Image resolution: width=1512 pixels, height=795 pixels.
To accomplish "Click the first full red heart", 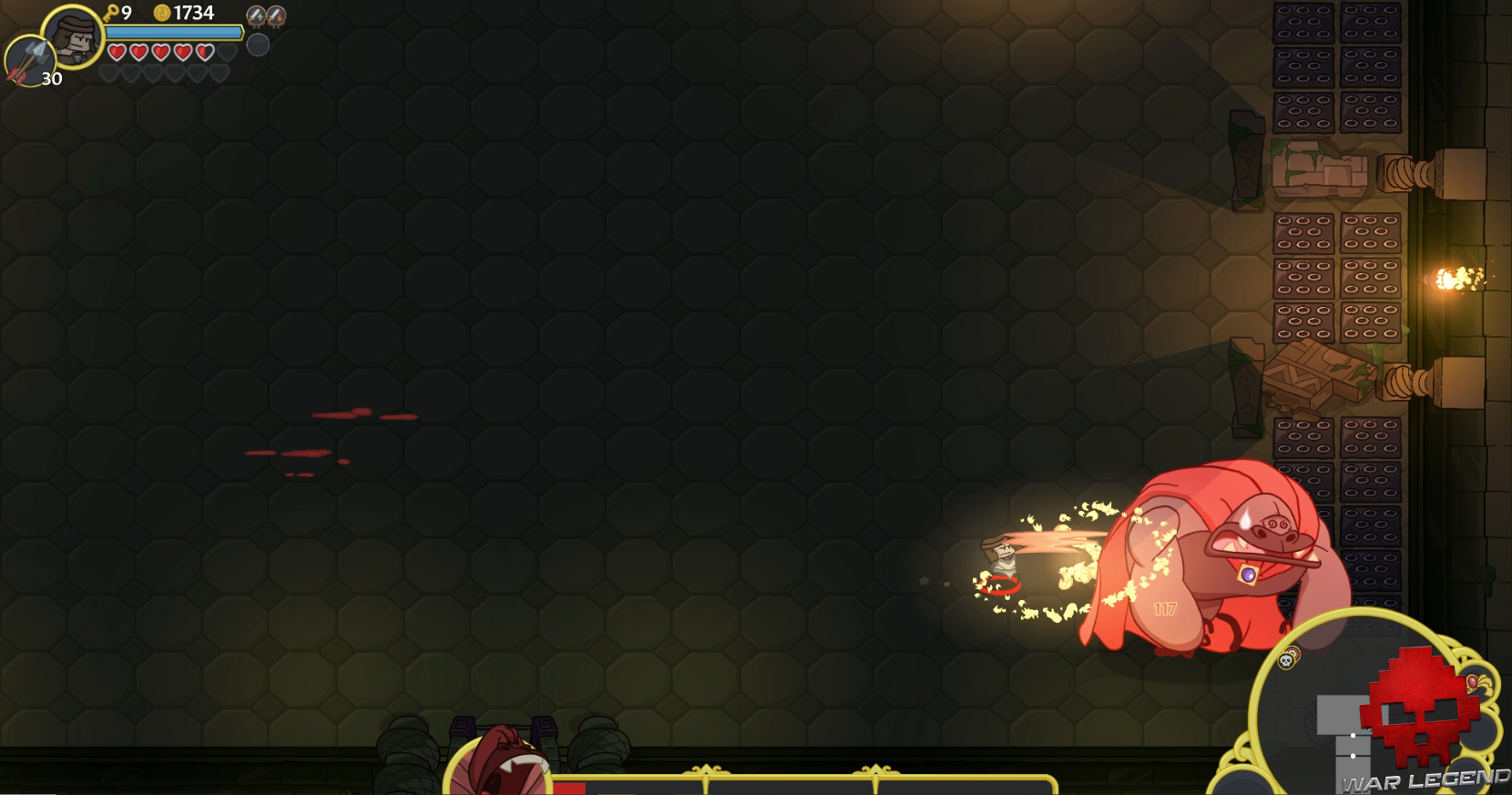I will [x=117, y=53].
